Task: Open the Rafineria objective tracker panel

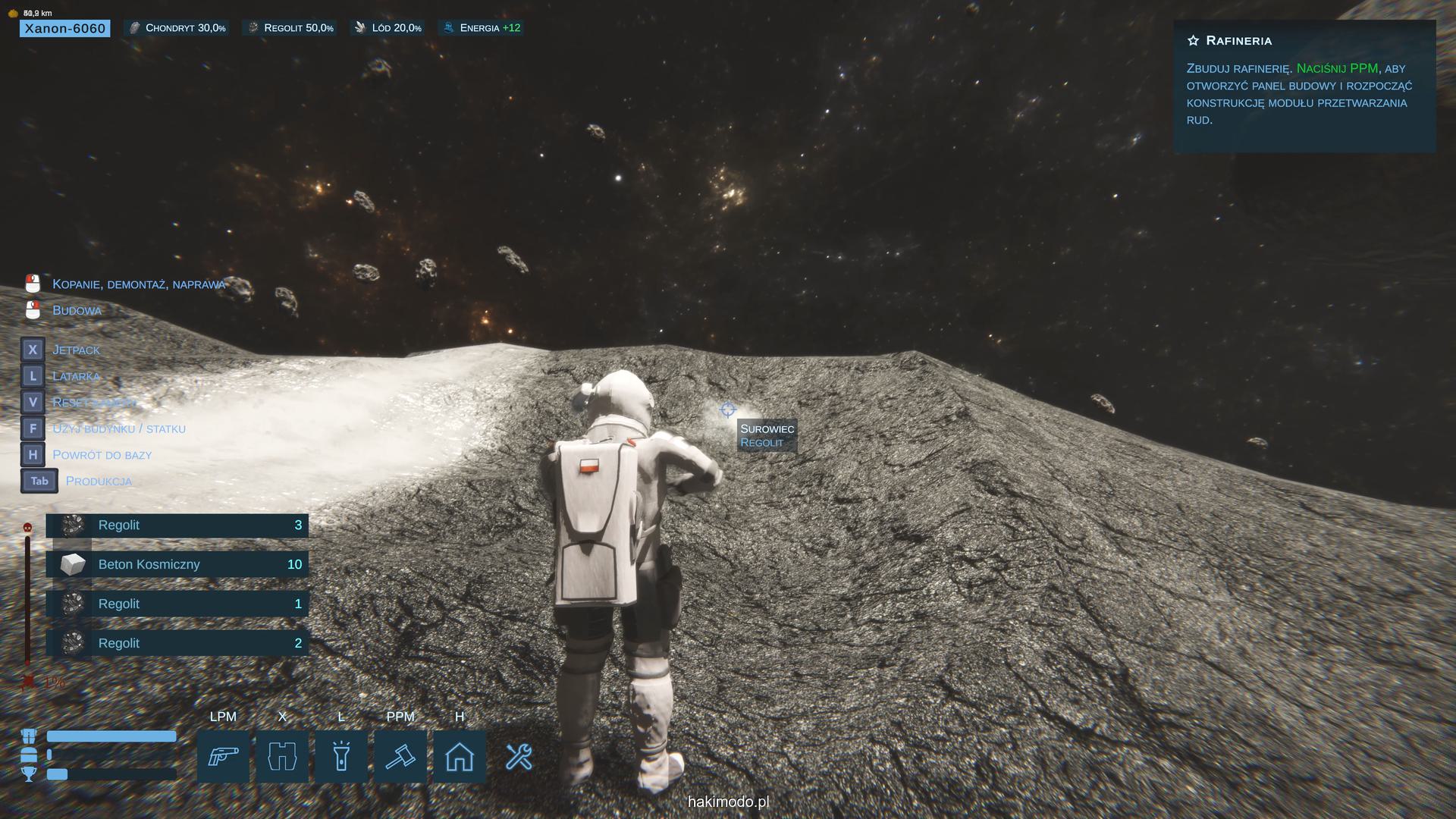Action: 1304,86
